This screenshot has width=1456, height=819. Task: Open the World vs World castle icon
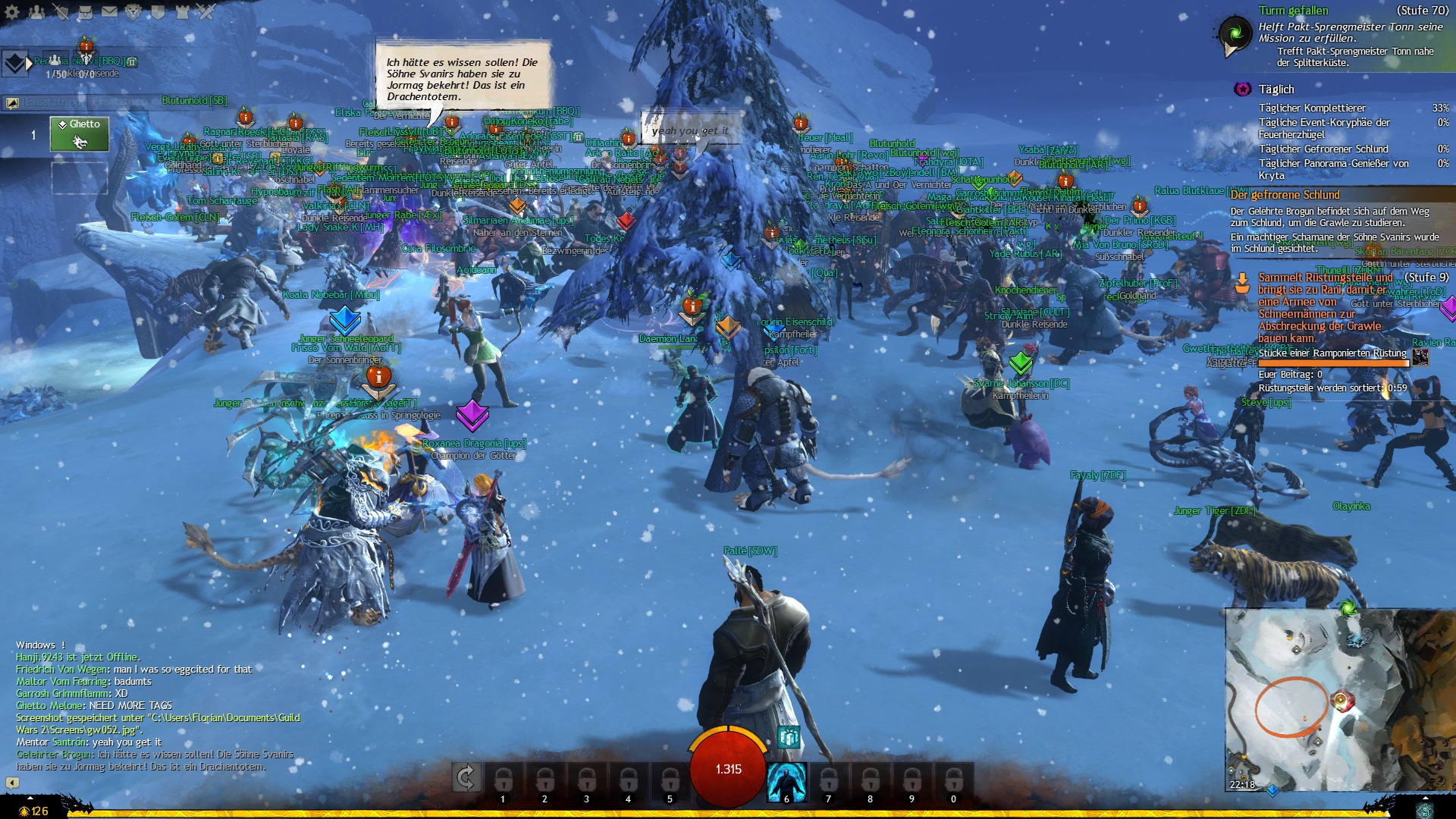coord(182,12)
